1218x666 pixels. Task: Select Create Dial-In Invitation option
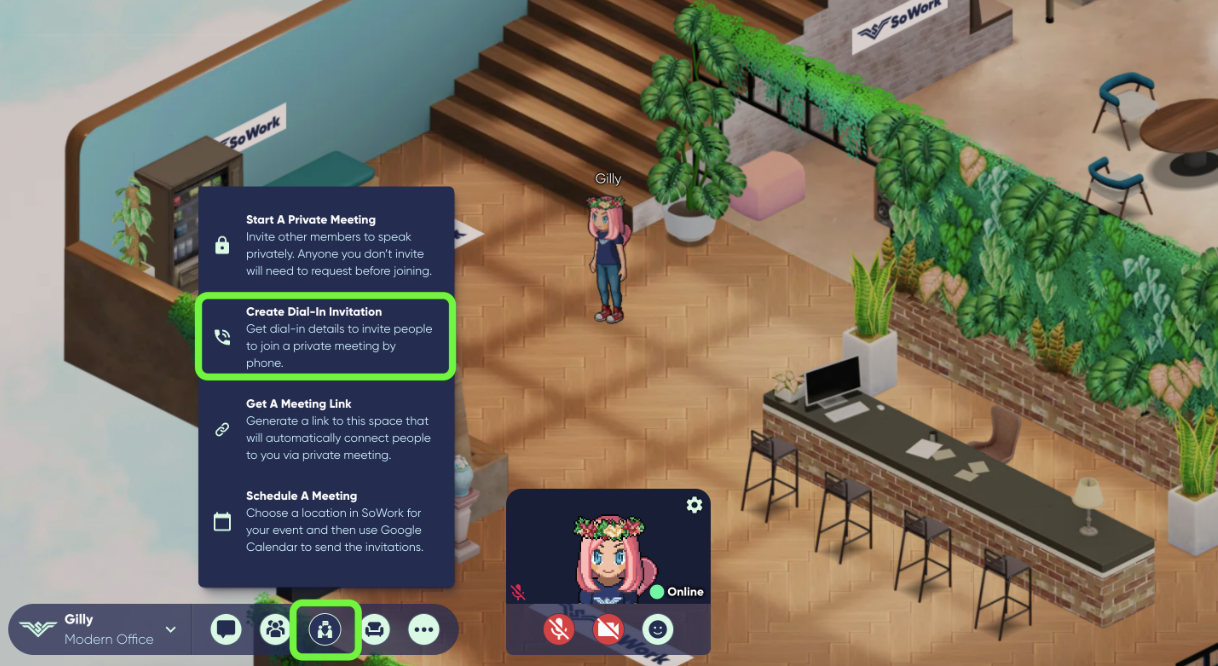(326, 337)
